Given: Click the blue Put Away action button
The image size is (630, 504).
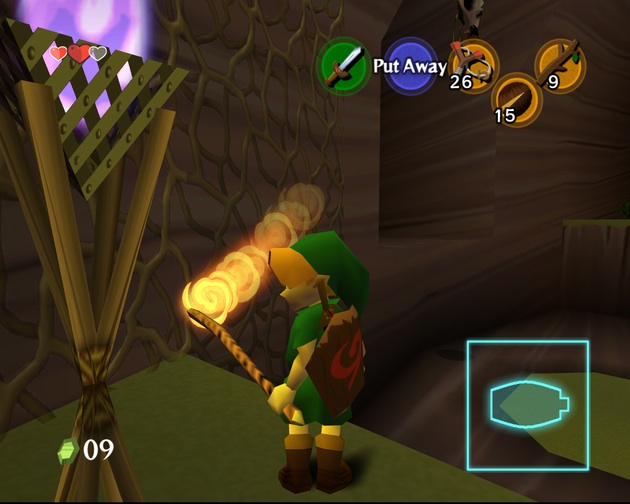Looking at the screenshot, I should coord(410,66).
